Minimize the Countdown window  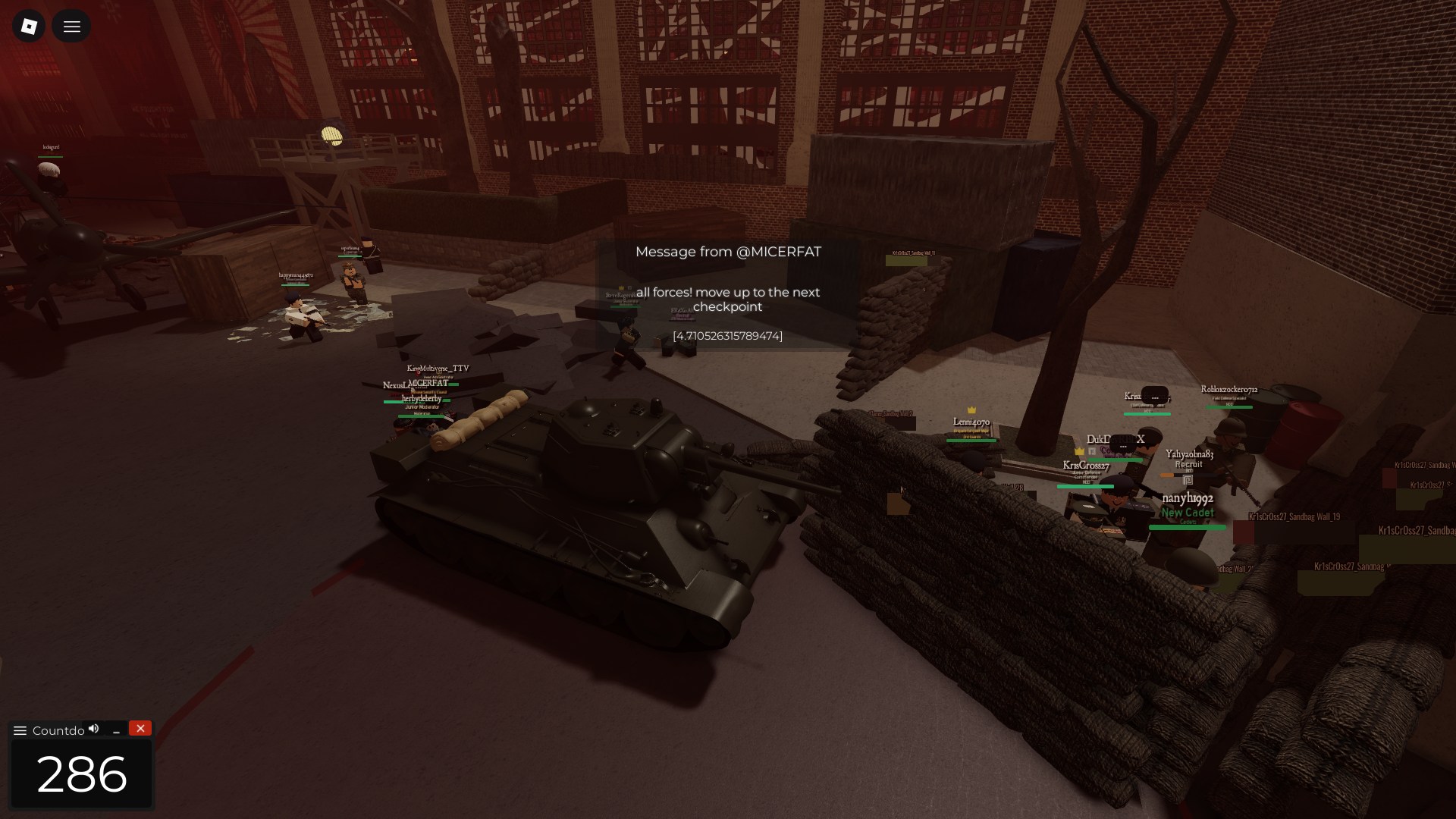click(116, 730)
